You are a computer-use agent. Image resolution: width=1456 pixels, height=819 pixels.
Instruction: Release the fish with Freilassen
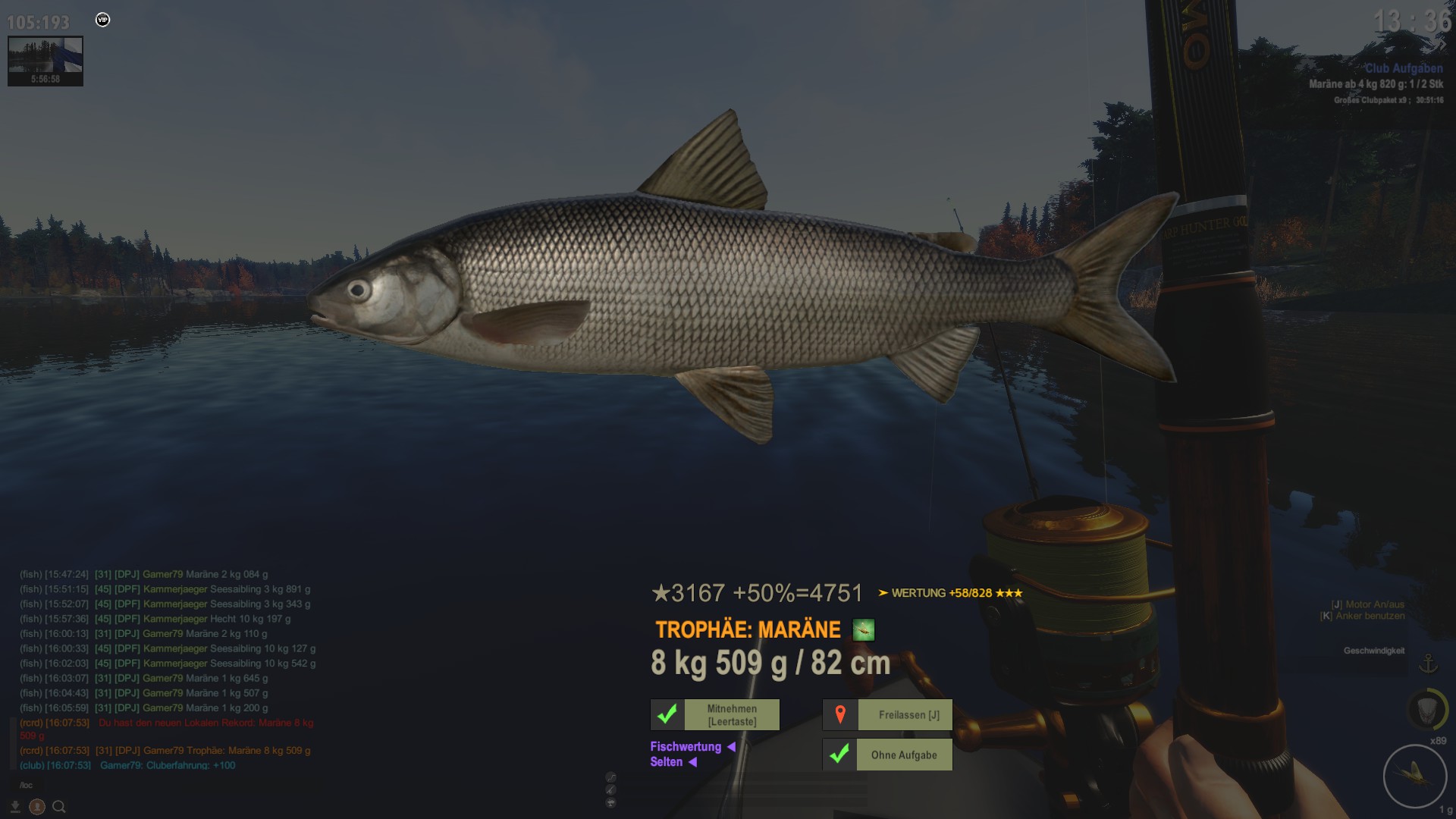pyautogui.click(x=888, y=715)
